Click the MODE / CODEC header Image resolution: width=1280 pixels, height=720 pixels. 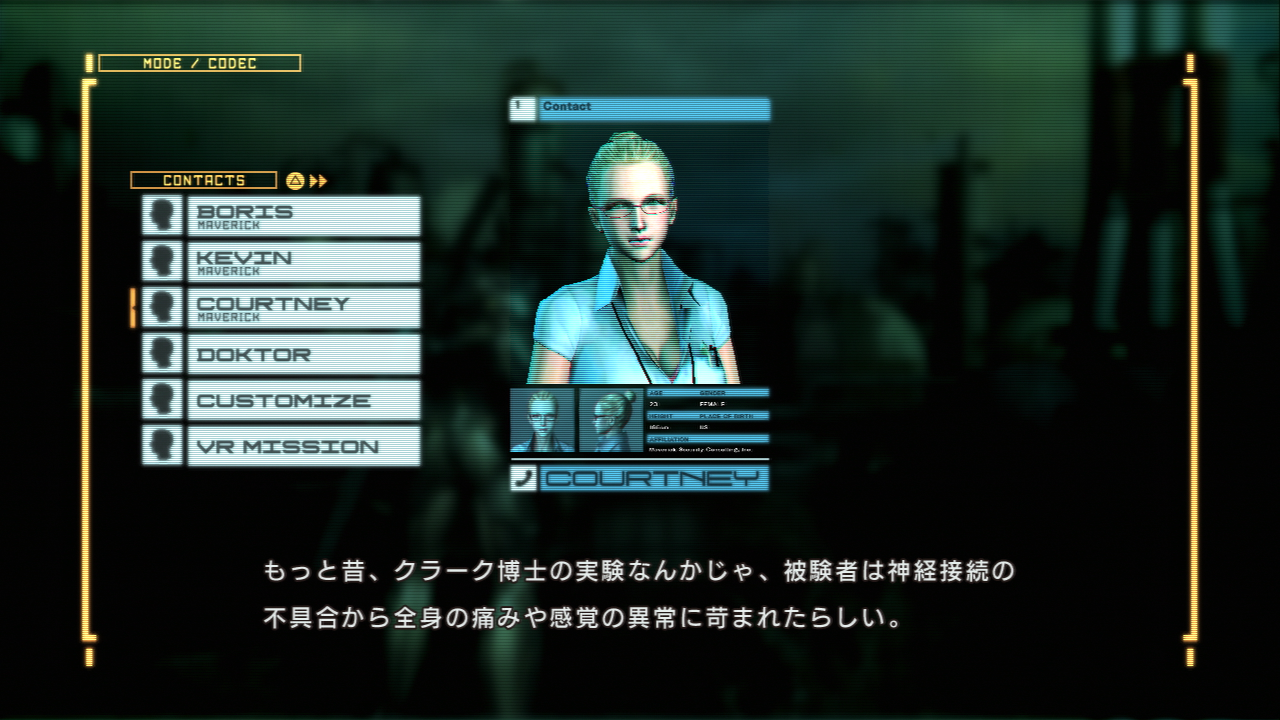pyautogui.click(x=199, y=63)
